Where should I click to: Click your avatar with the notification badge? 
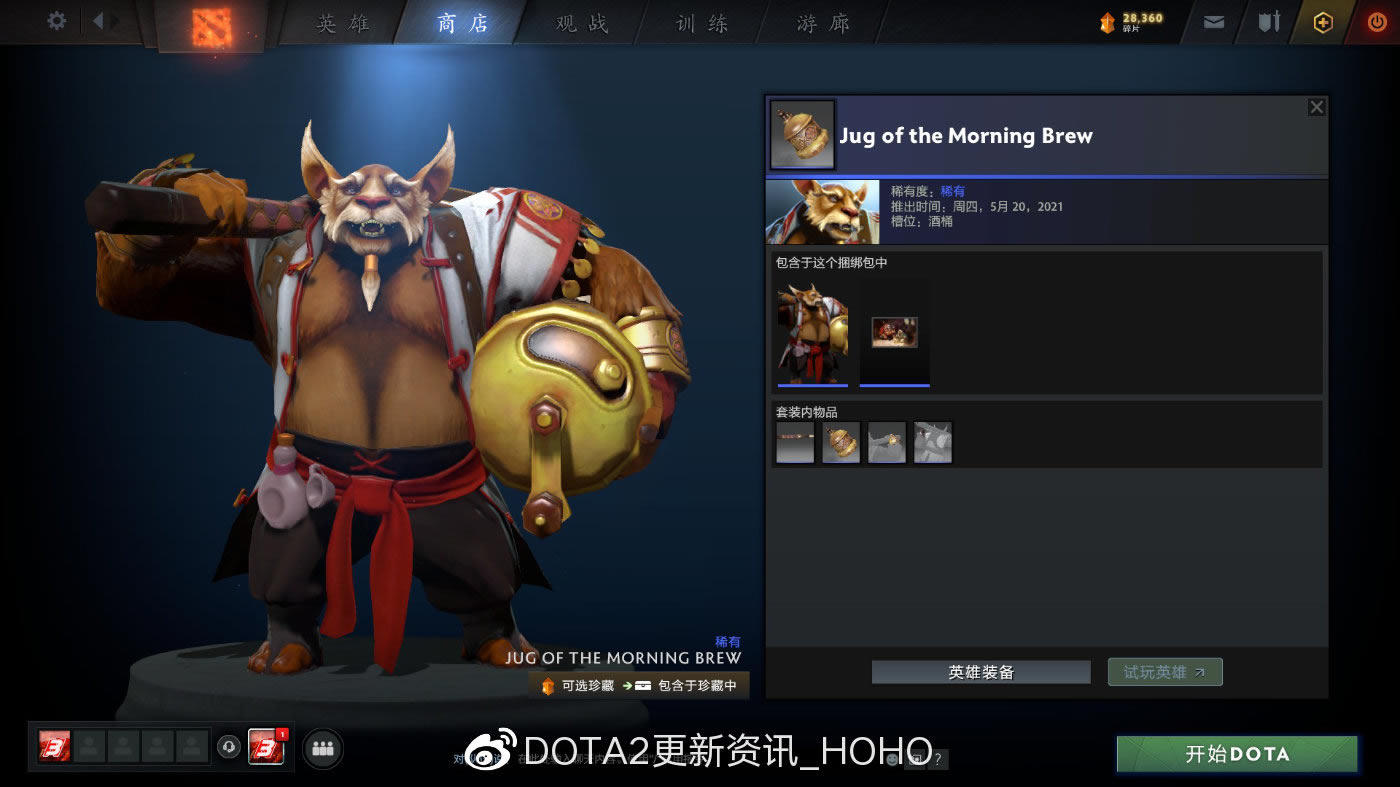click(x=266, y=748)
